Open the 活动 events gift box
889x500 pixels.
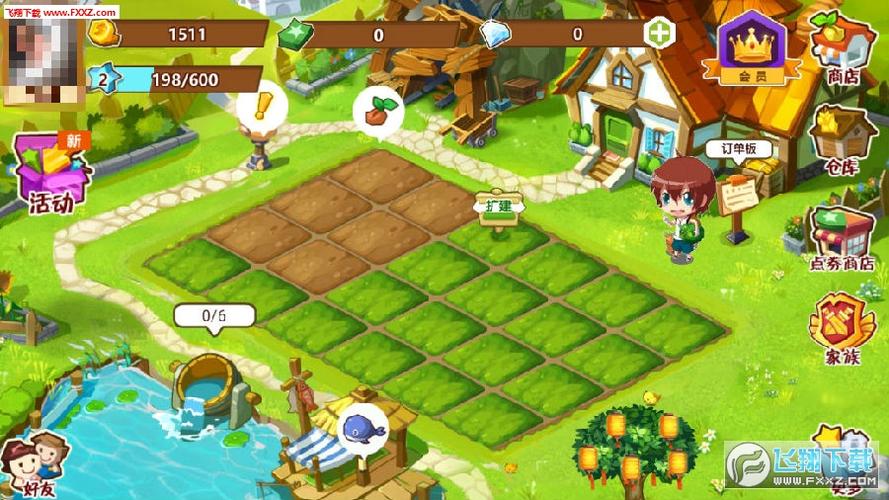click(x=51, y=175)
